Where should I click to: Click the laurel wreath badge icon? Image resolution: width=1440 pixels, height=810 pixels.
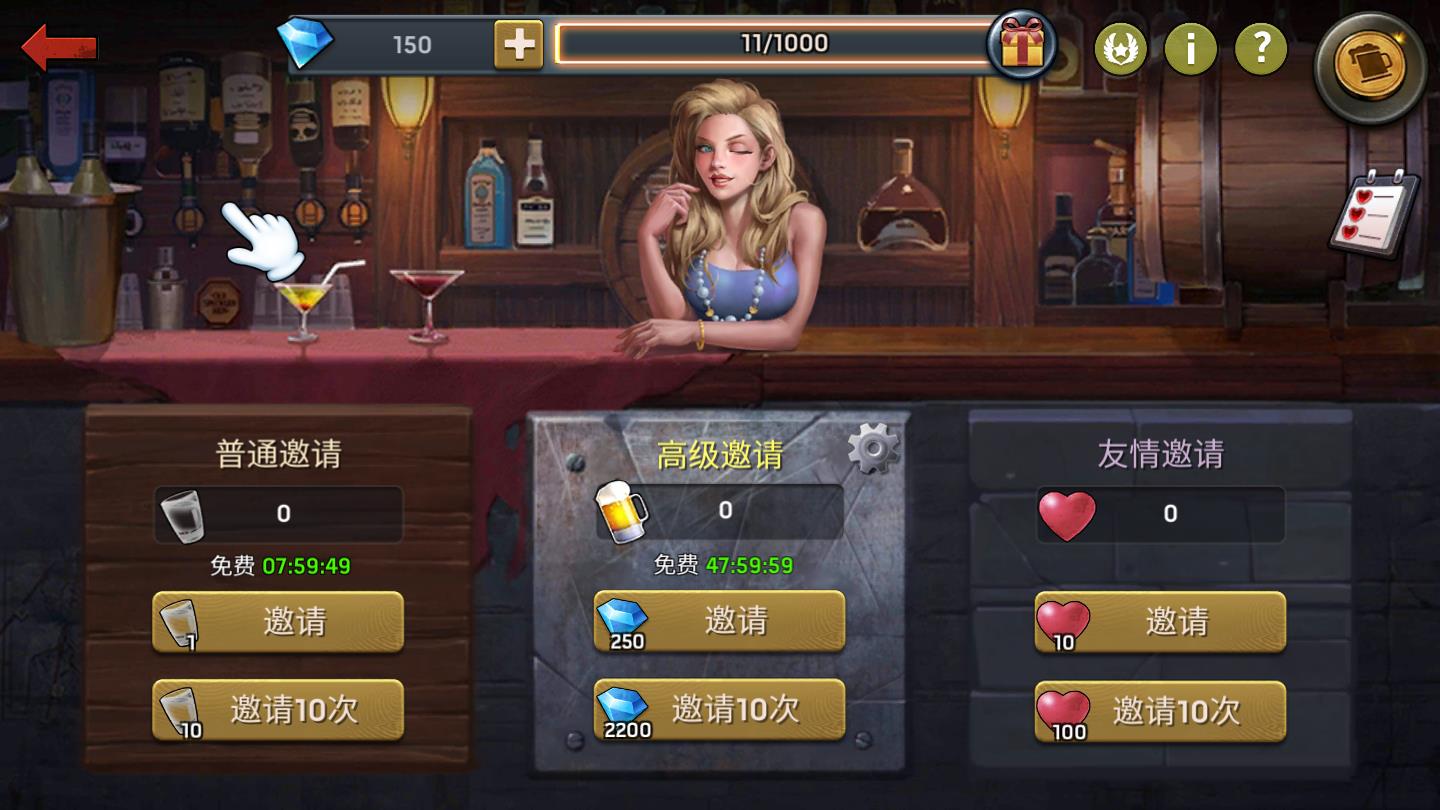[x=1121, y=49]
